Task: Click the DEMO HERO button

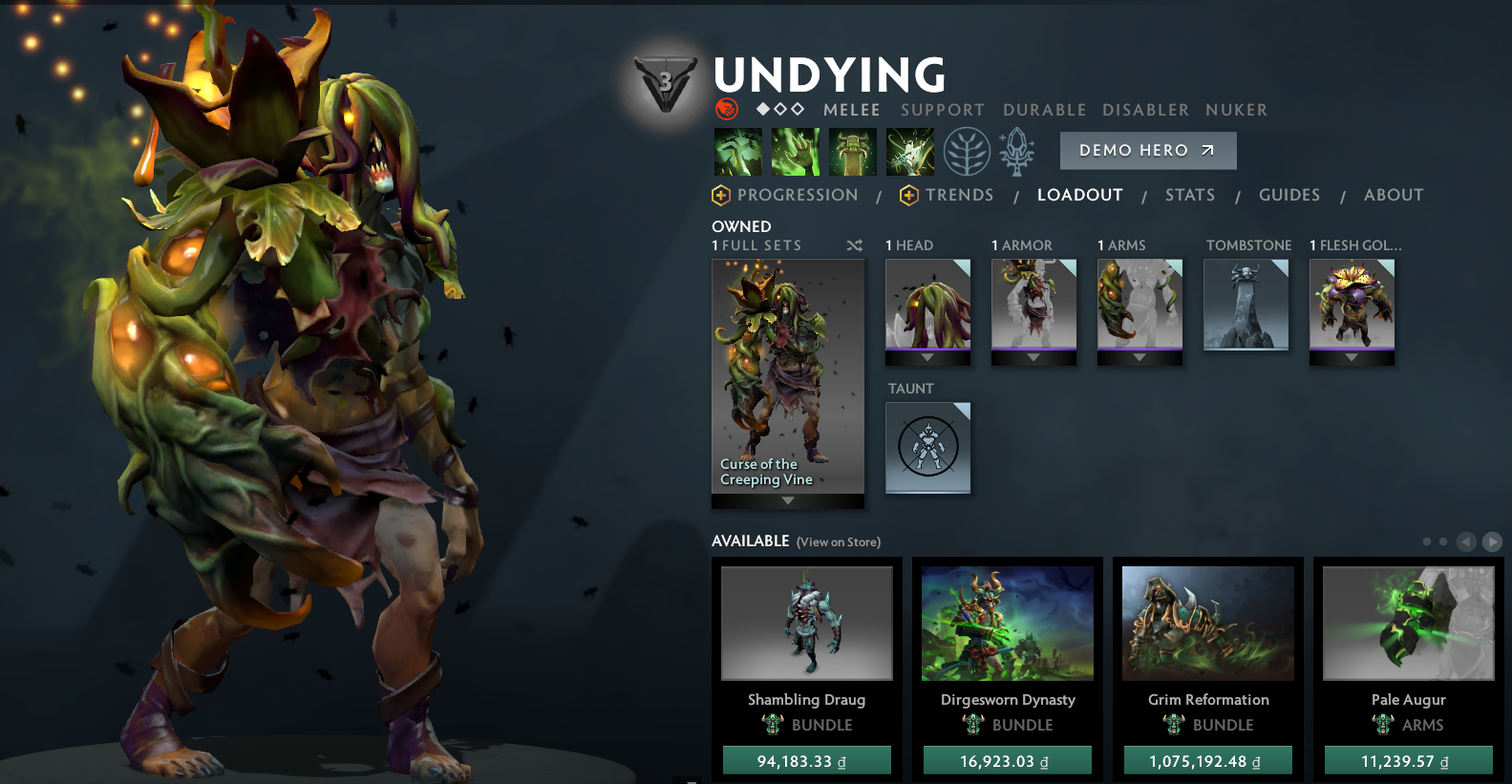Action: pos(1147,150)
